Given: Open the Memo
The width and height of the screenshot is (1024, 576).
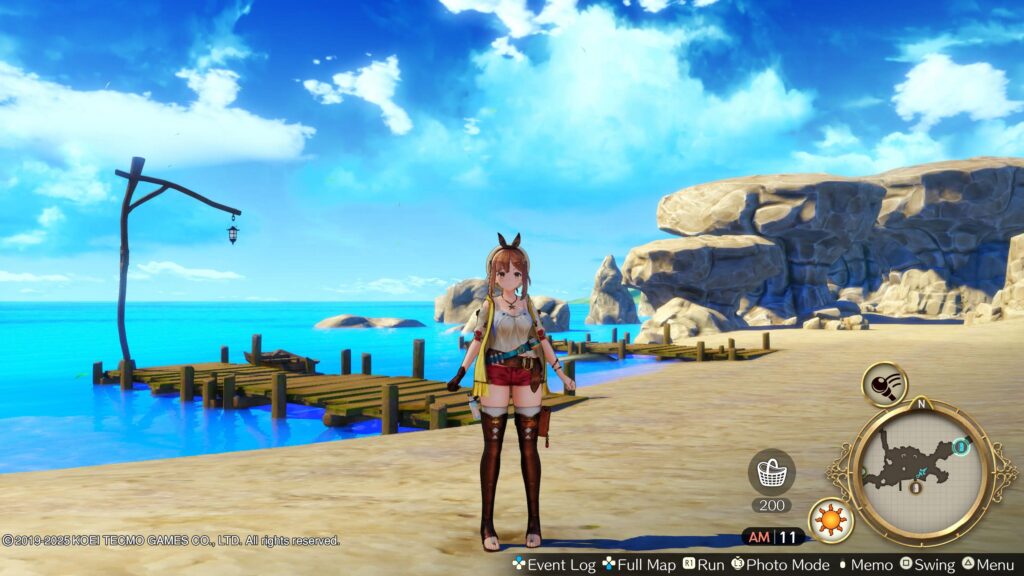Looking at the screenshot, I should tap(865, 565).
